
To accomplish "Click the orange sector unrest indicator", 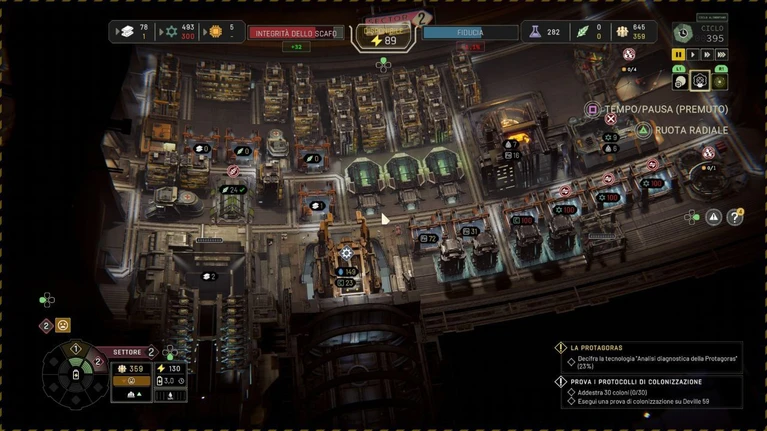I will pos(131,381).
